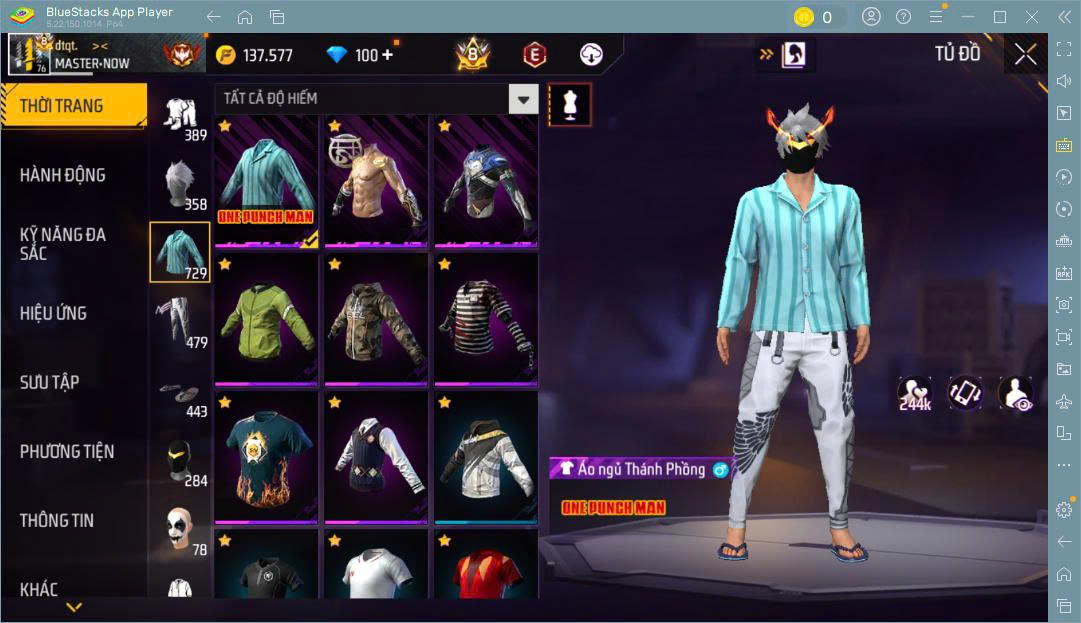Switch to Phương Tiện tab
The width and height of the screenshot is (1081, 623).
pyautogui.click(x=67, y=451)
